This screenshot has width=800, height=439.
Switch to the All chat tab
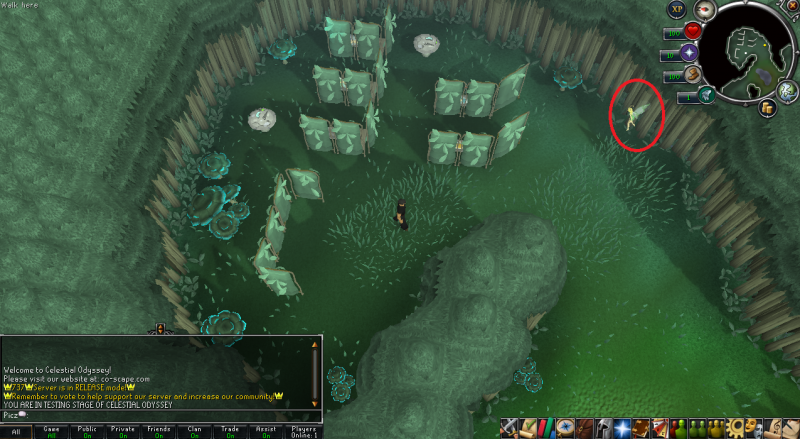(x=16, y=431)
